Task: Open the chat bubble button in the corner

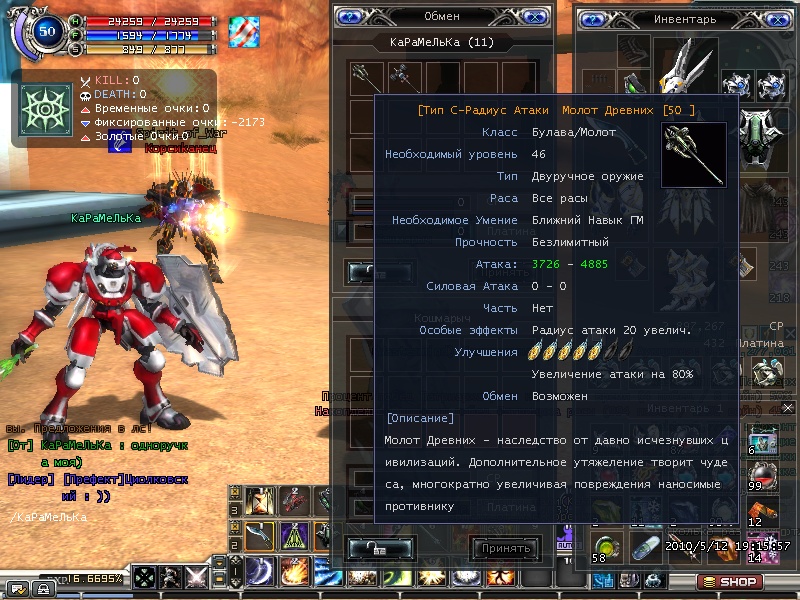Action: [17, 587]
